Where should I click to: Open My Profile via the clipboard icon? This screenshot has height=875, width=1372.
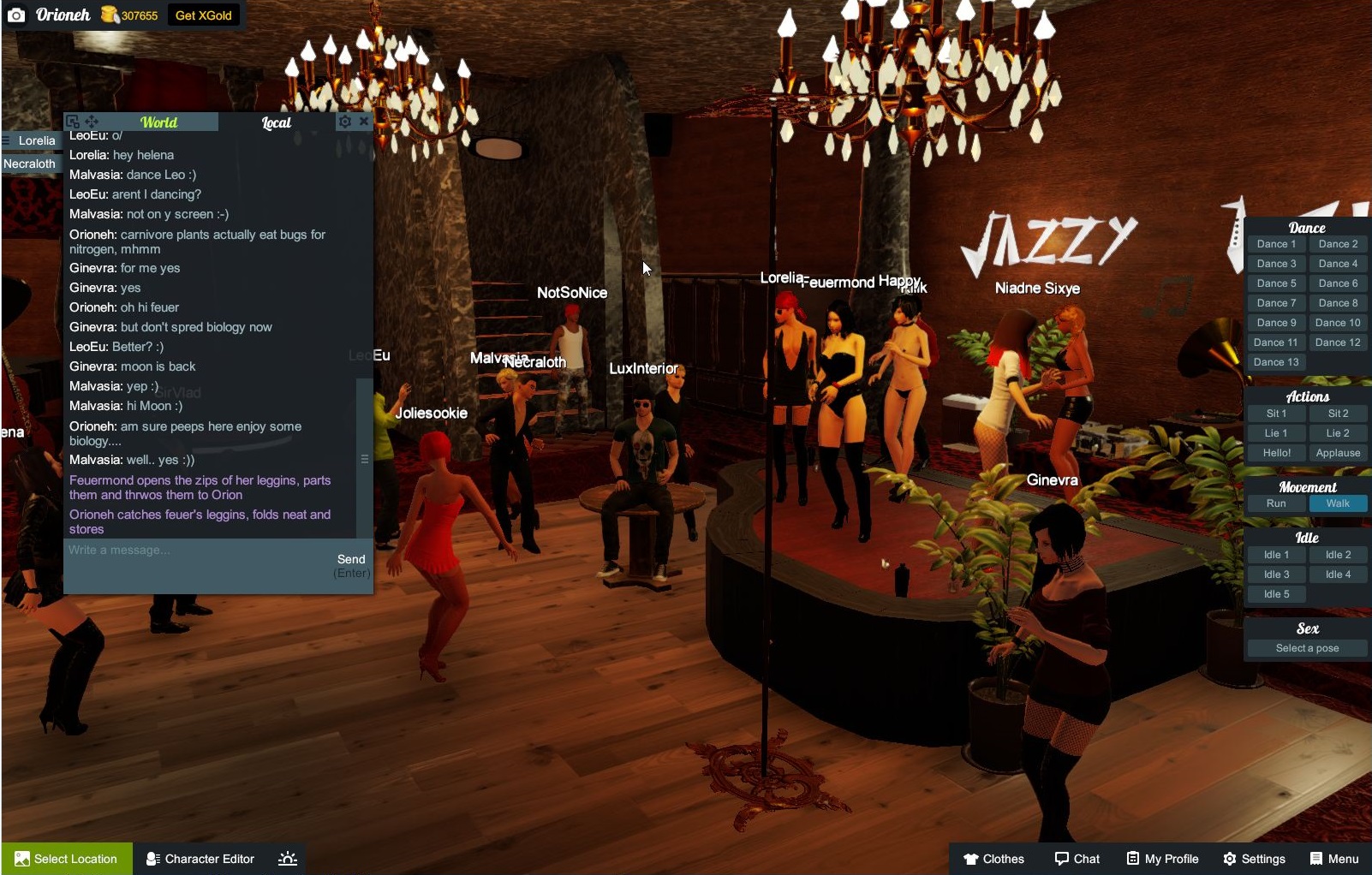coord(1132,859)
